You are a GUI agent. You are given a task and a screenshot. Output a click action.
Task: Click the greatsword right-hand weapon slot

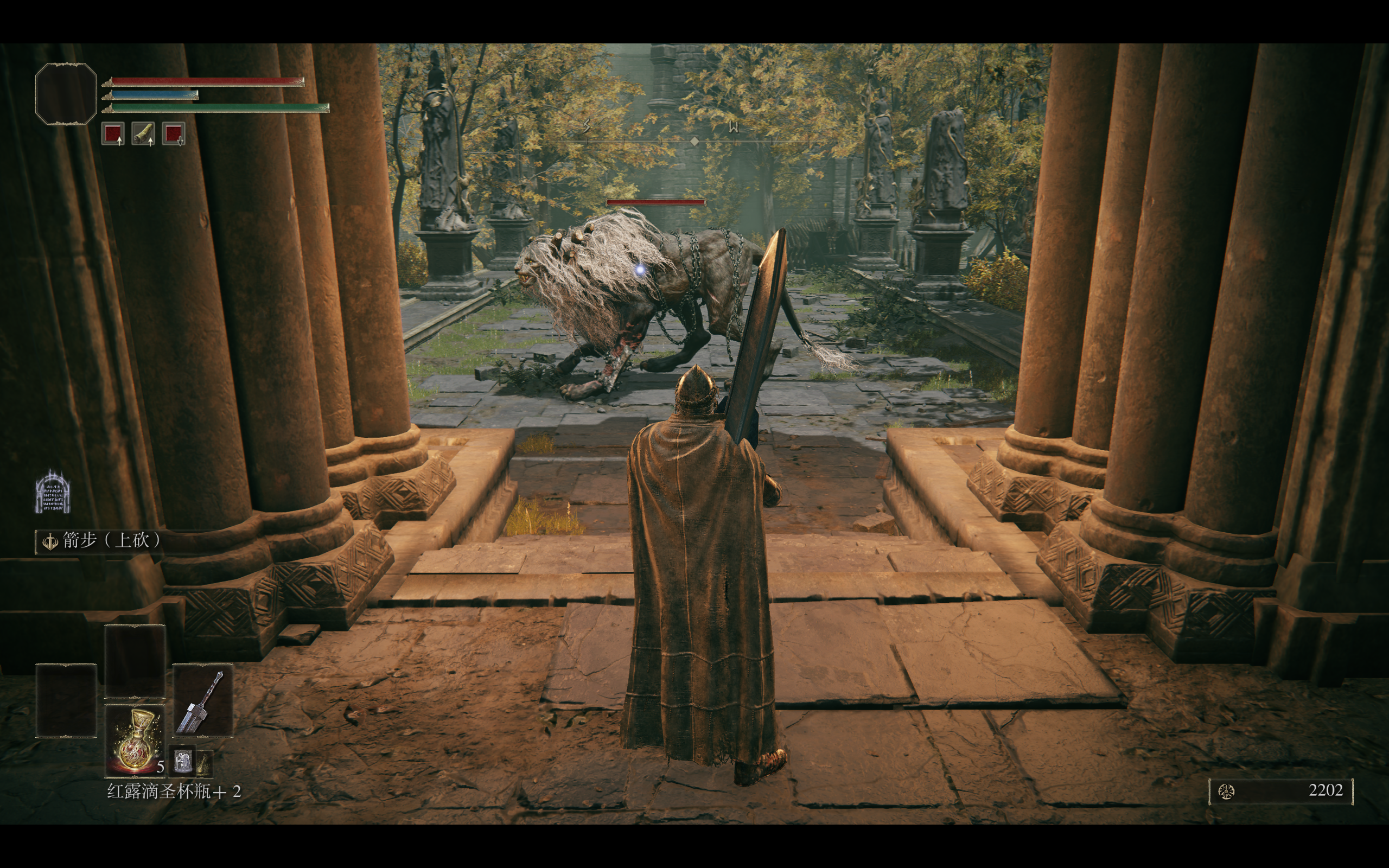202,700
